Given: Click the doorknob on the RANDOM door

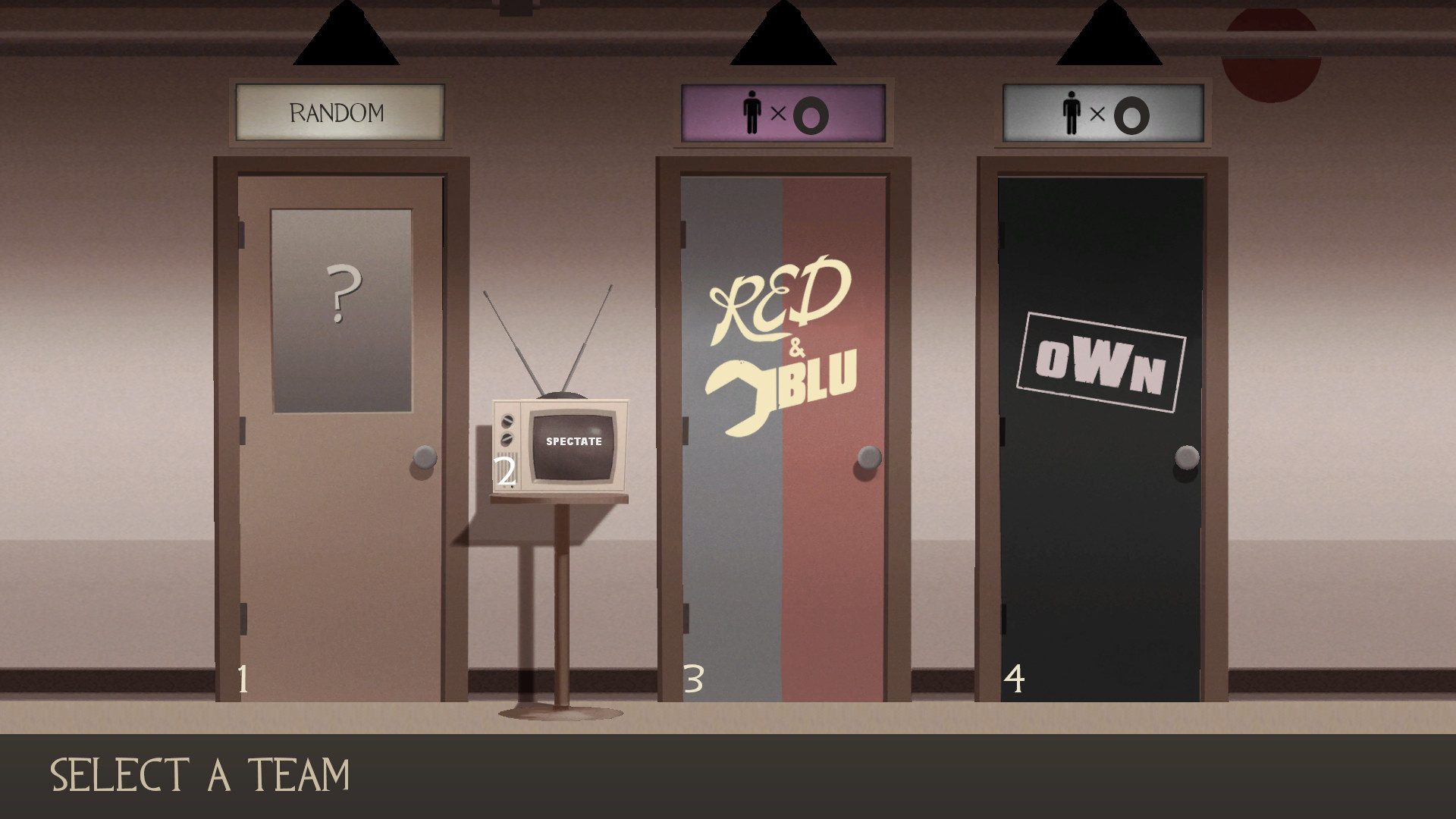Looking at the screenshot, I should [424, 458].
